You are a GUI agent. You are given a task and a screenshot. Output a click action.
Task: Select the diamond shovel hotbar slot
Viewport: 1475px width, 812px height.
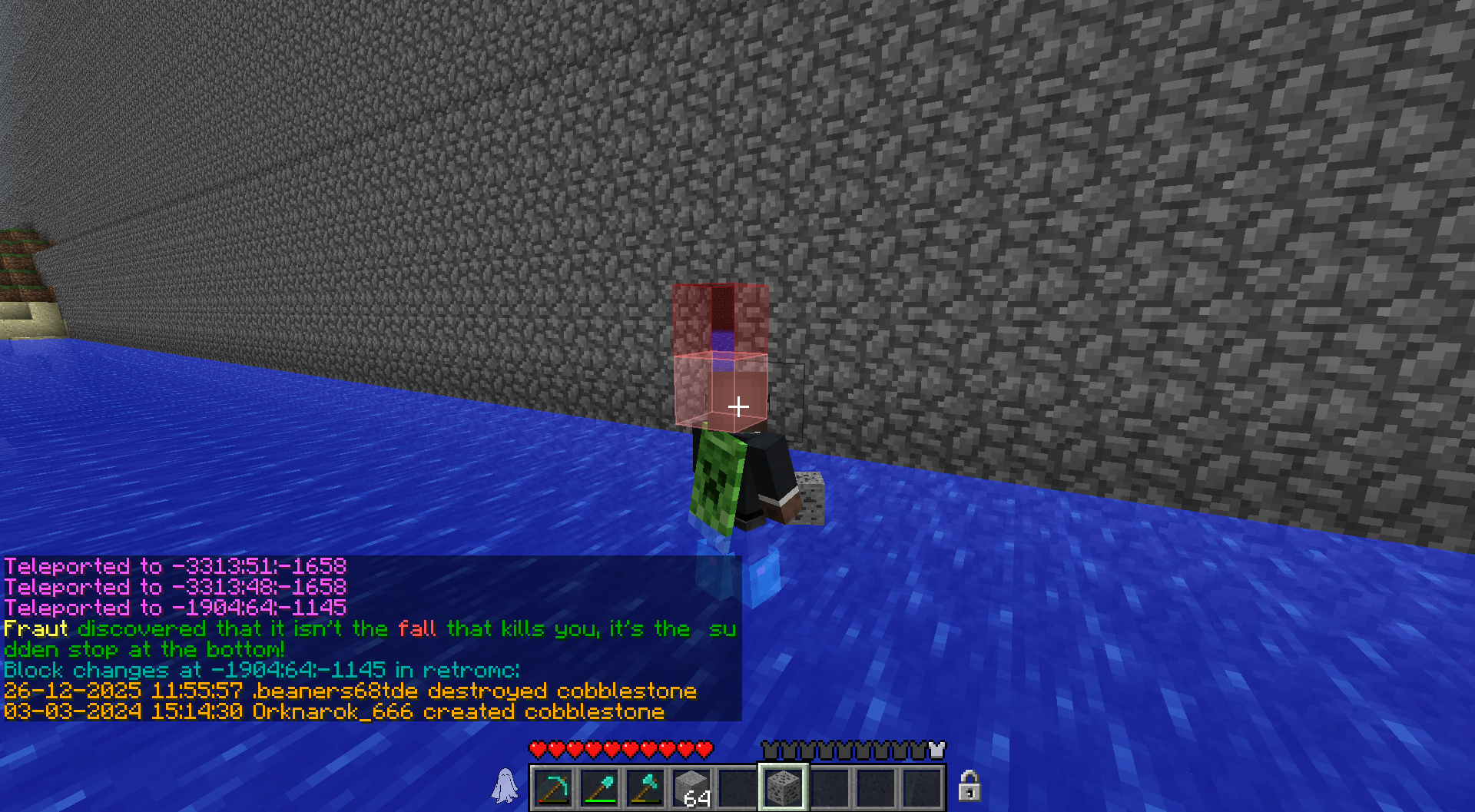599,787
